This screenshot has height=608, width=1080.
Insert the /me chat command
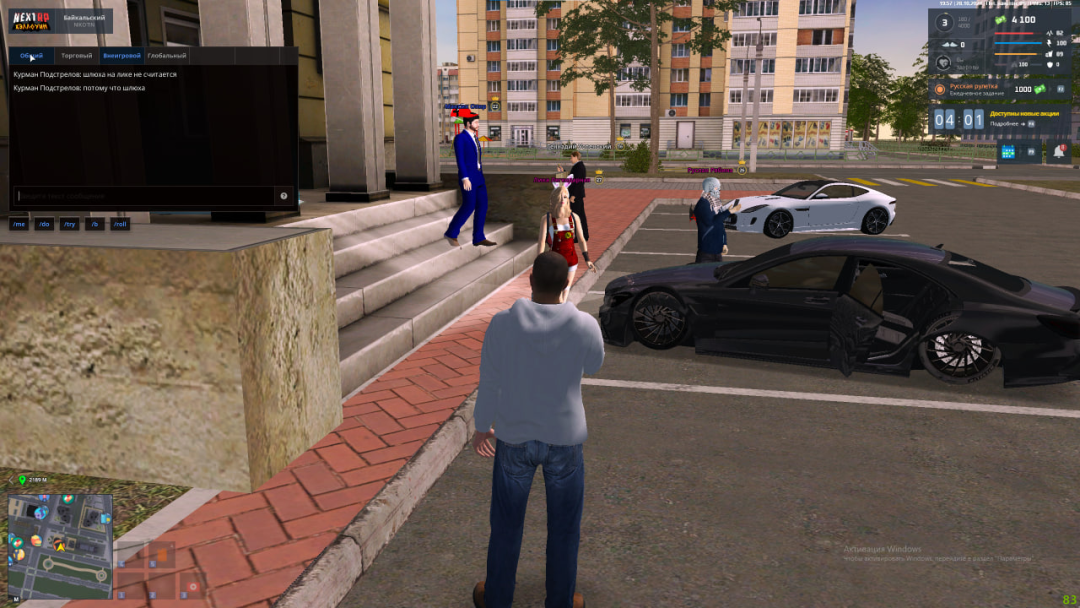click(19, 224)
